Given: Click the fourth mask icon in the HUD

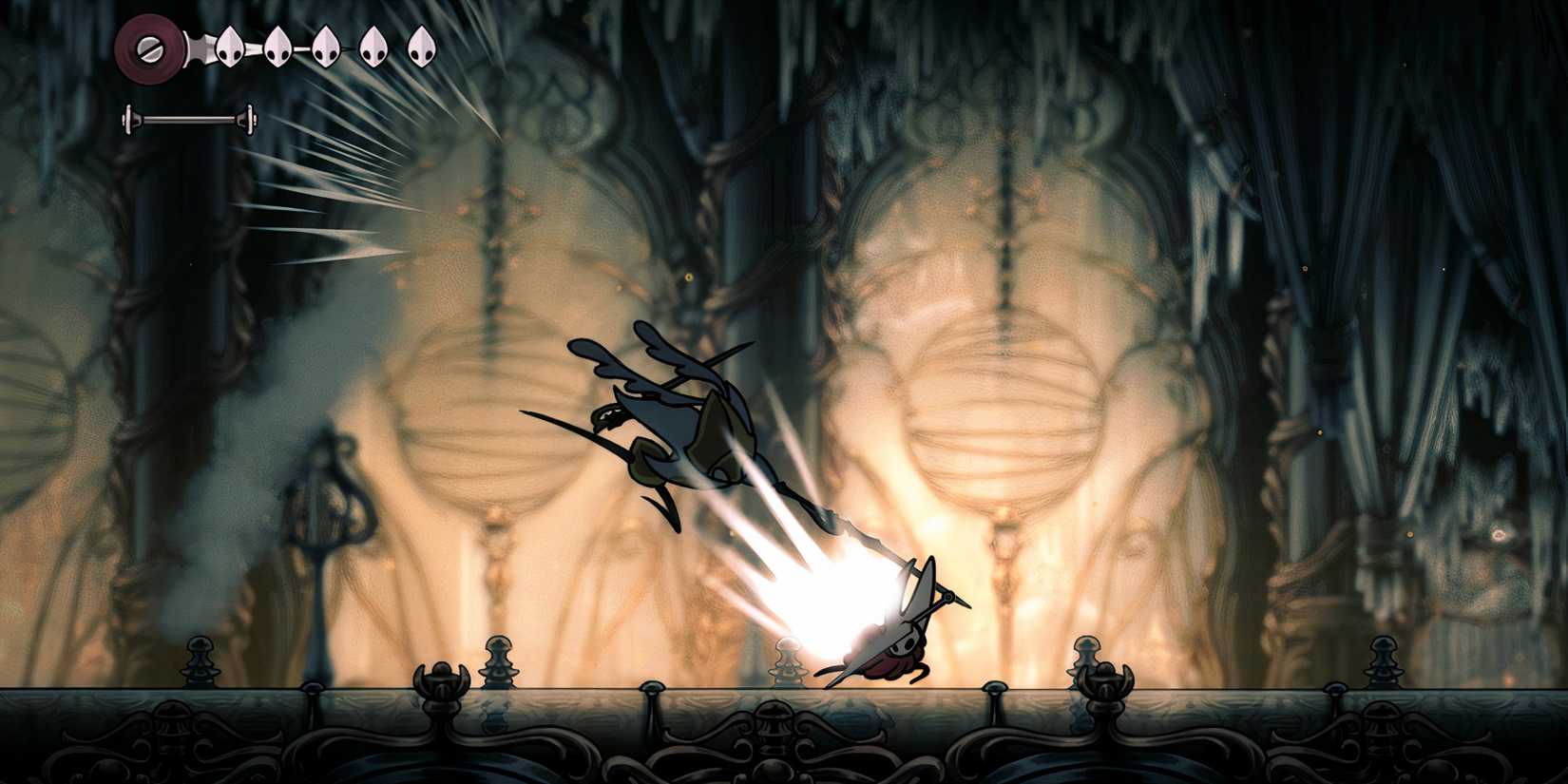Looking at the screenshot, I should [x=373, y=45].
